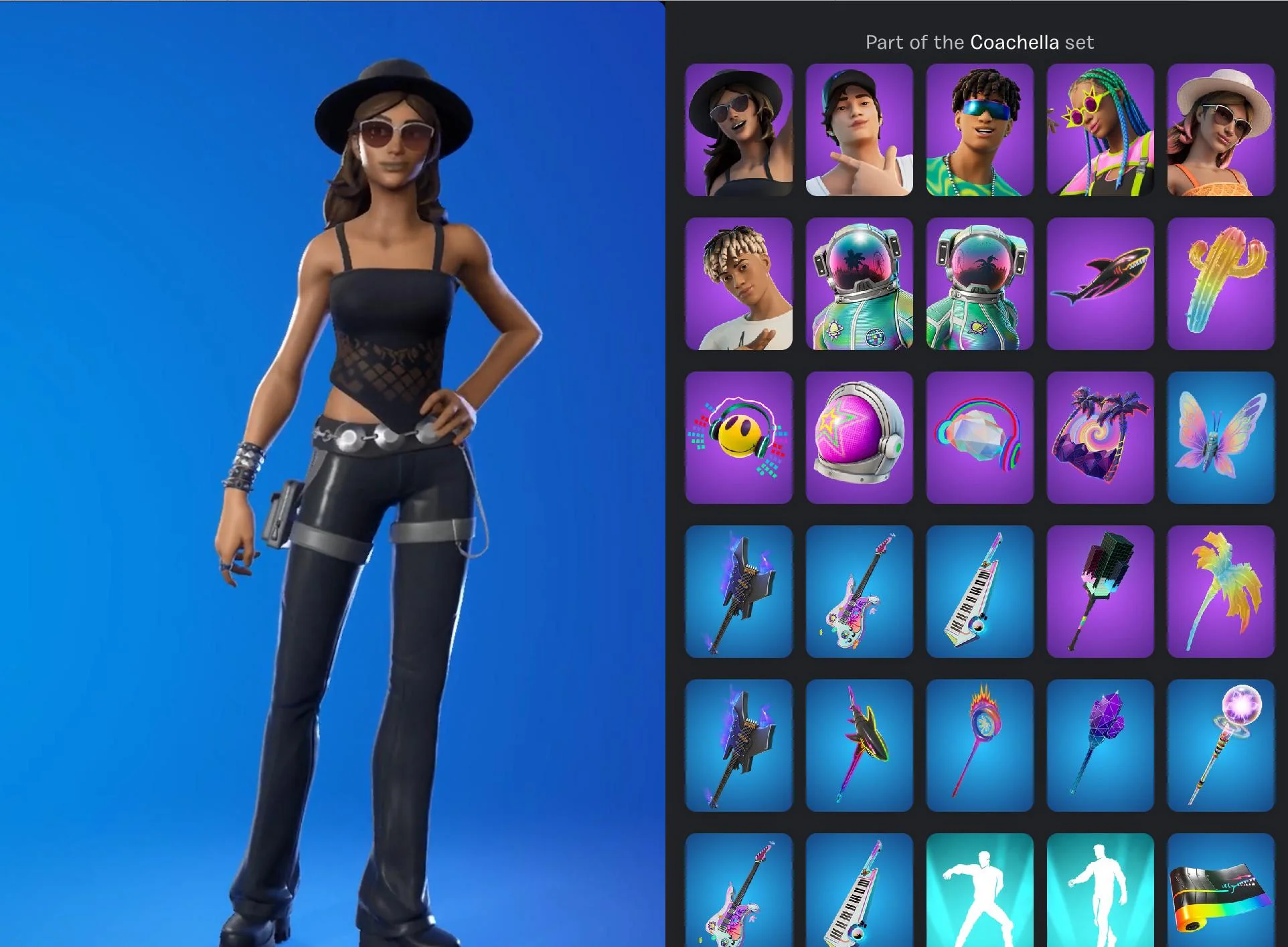Select the shark-shaped pickaxe harvesting tool

(859, 746)
